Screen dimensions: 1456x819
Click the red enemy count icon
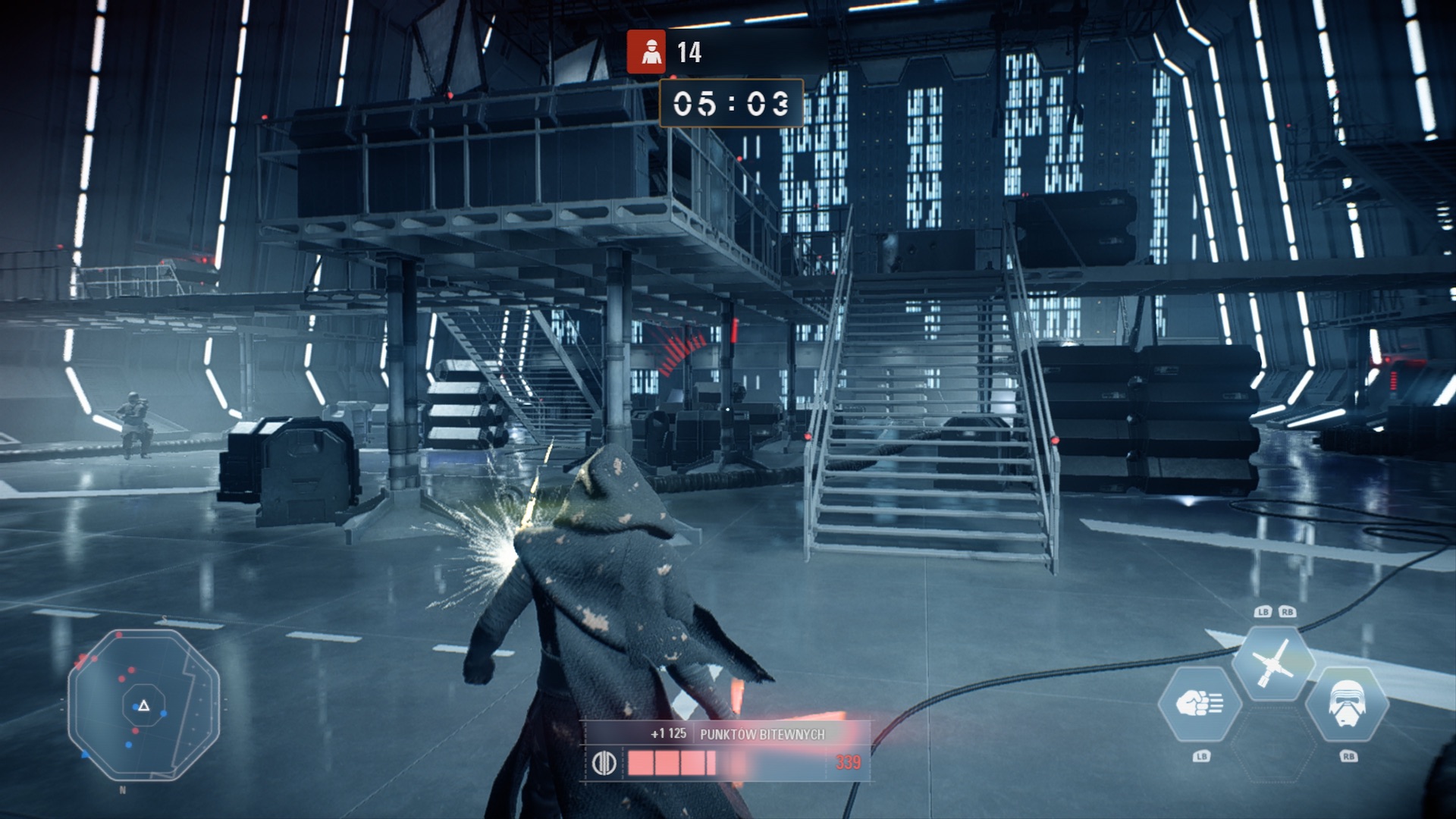646,52
